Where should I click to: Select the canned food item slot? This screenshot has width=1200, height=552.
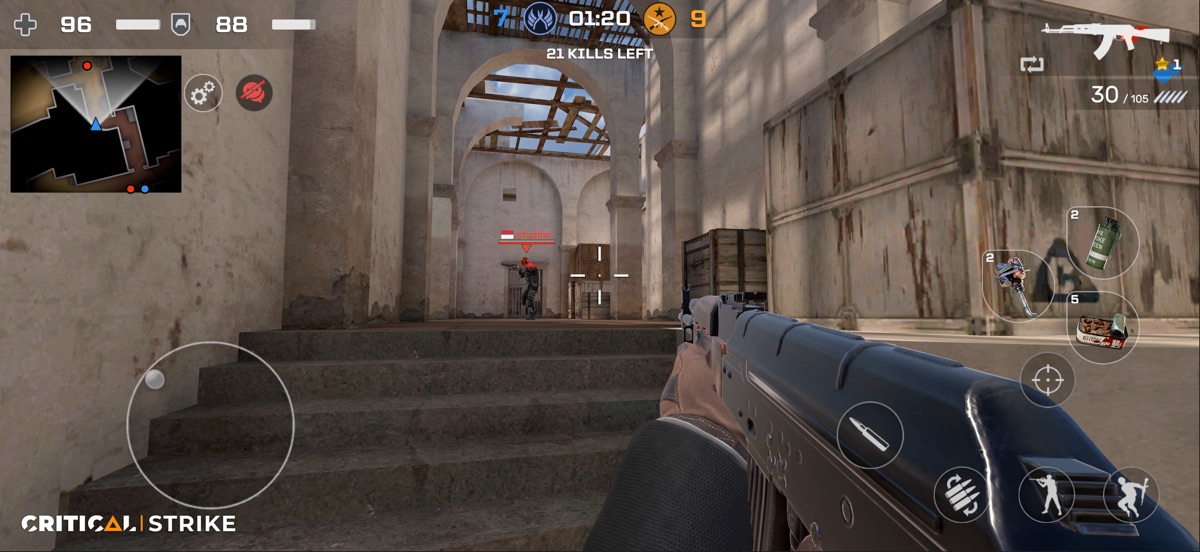tap(1102, 328)
